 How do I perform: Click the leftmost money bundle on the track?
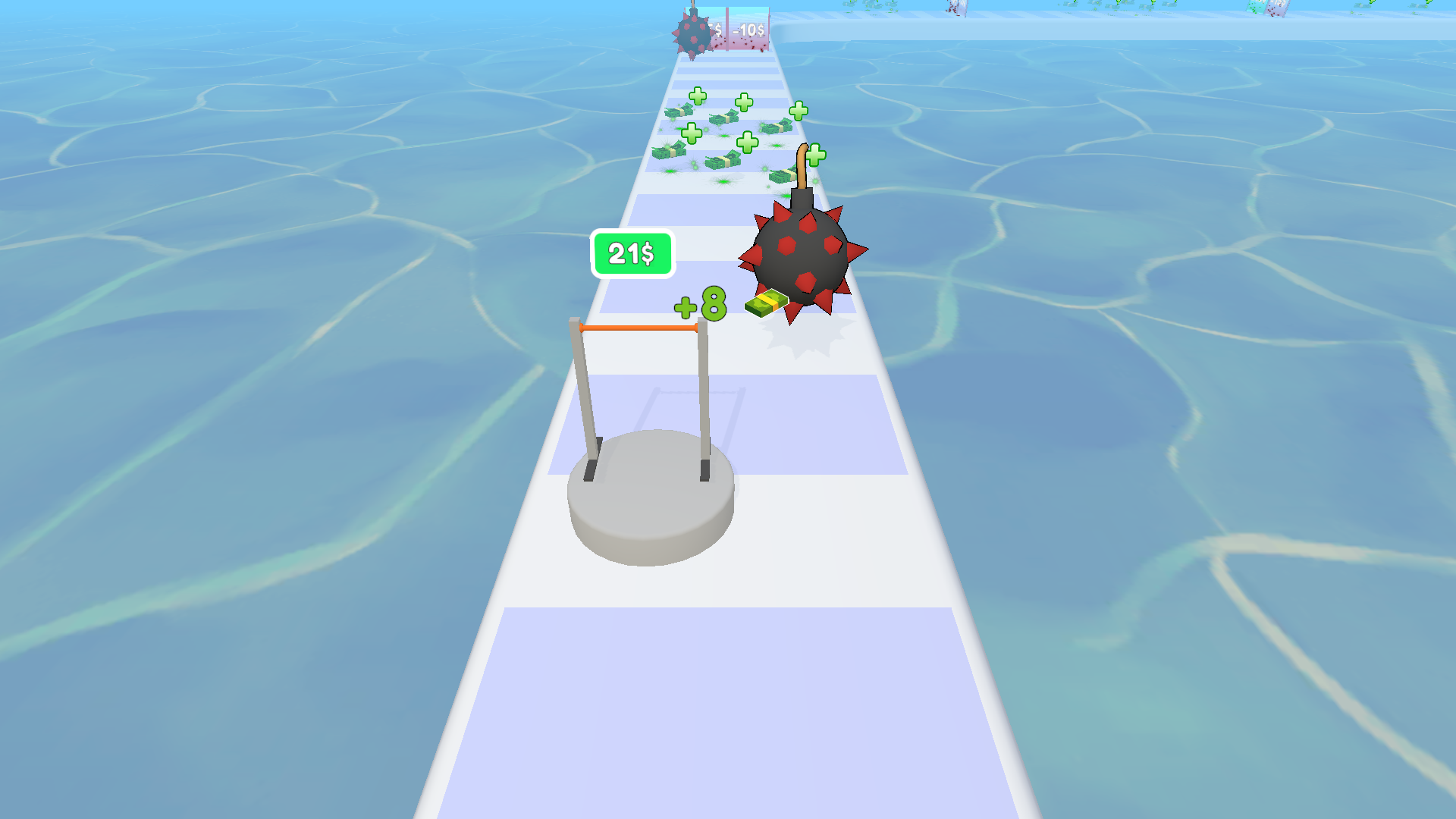coord(668,151)
